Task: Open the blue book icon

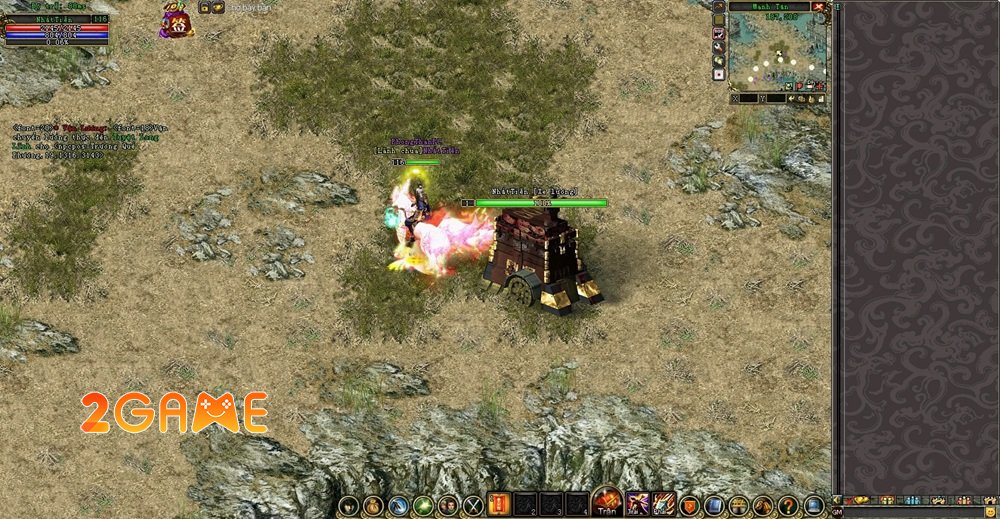Action: (713, 506)
